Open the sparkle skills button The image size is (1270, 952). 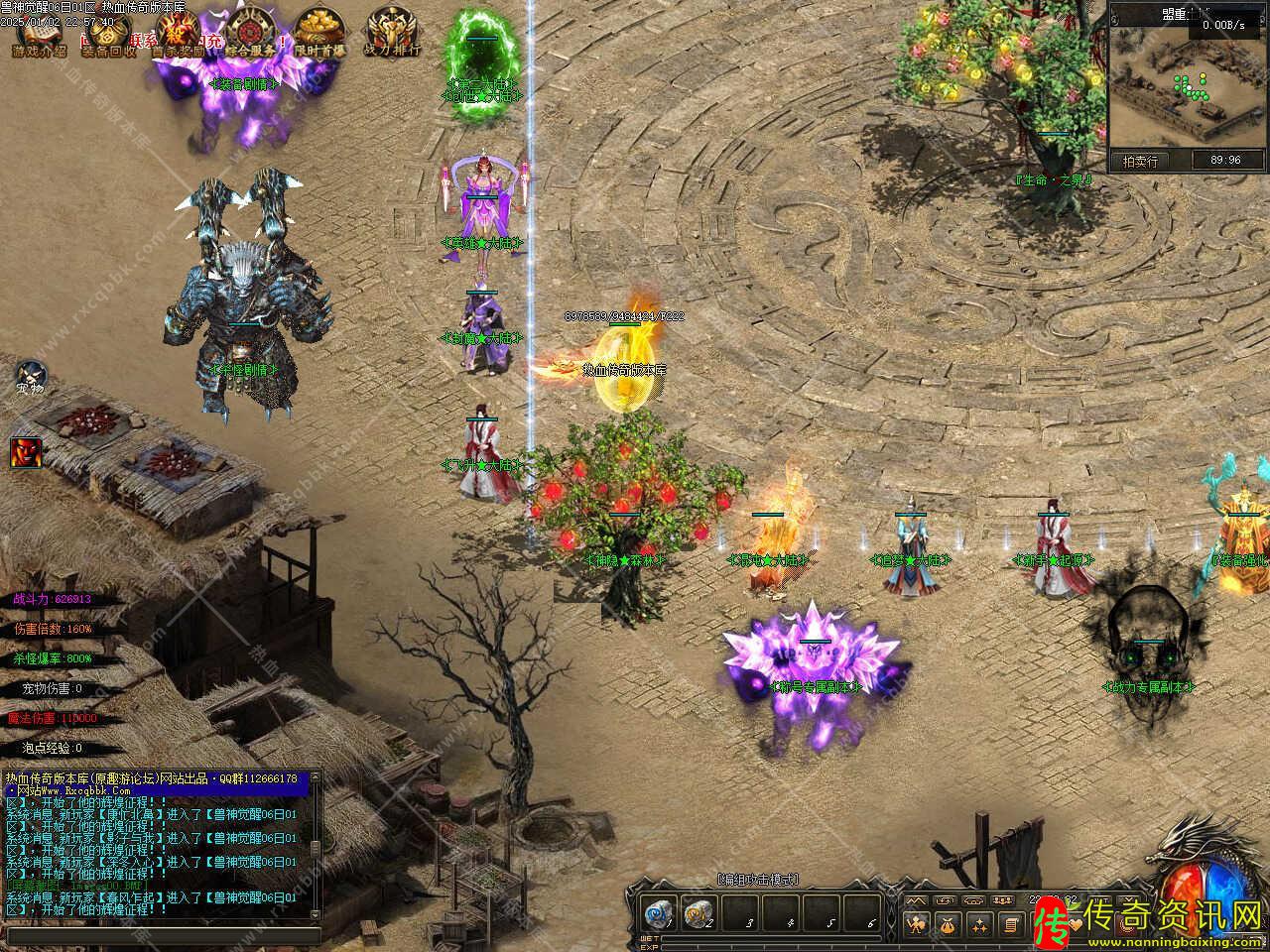[979, 925]
